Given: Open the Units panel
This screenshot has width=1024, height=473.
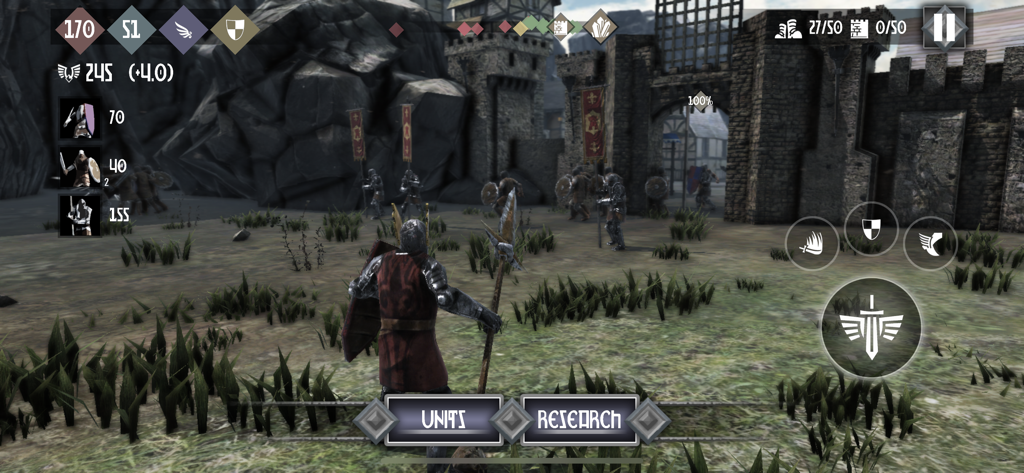Looking at the screenshot, I should 443,420.
